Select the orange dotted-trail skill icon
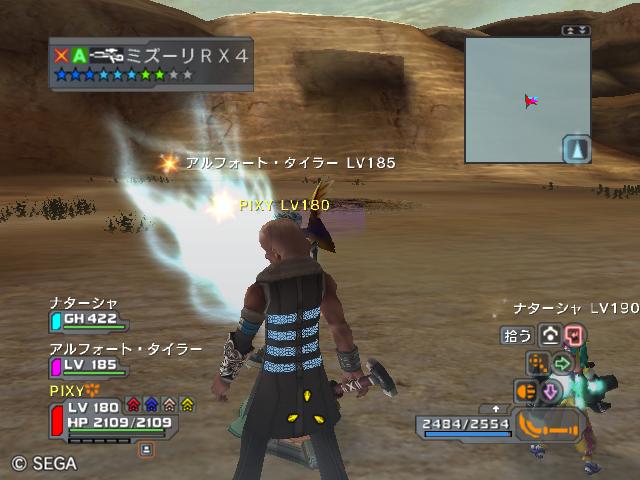The height and width of the screenshot is (480, 640). coord(538,362)
